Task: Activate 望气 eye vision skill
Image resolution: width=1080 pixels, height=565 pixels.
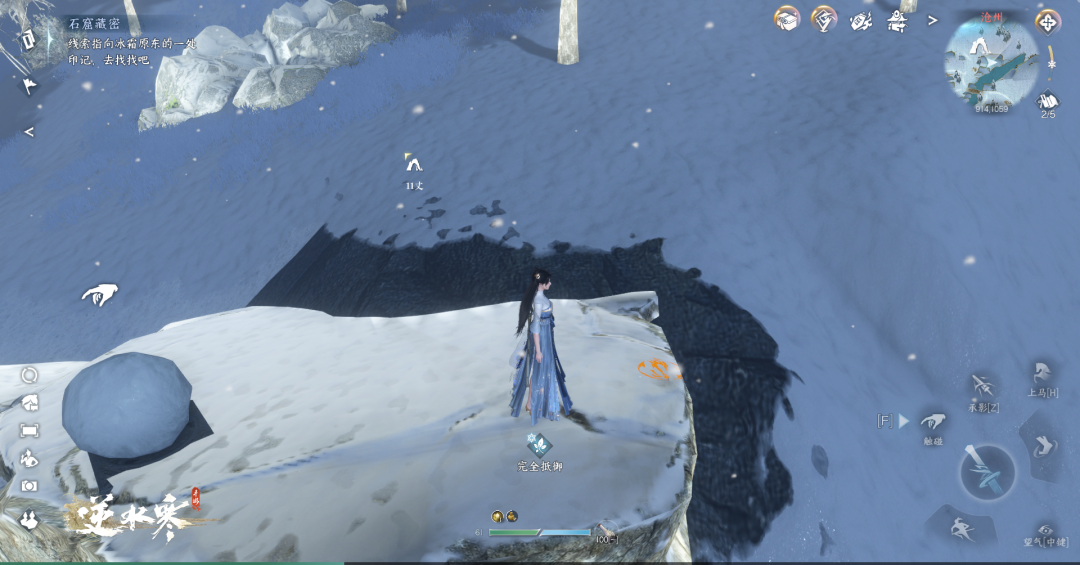Action: coord(1046,530)
